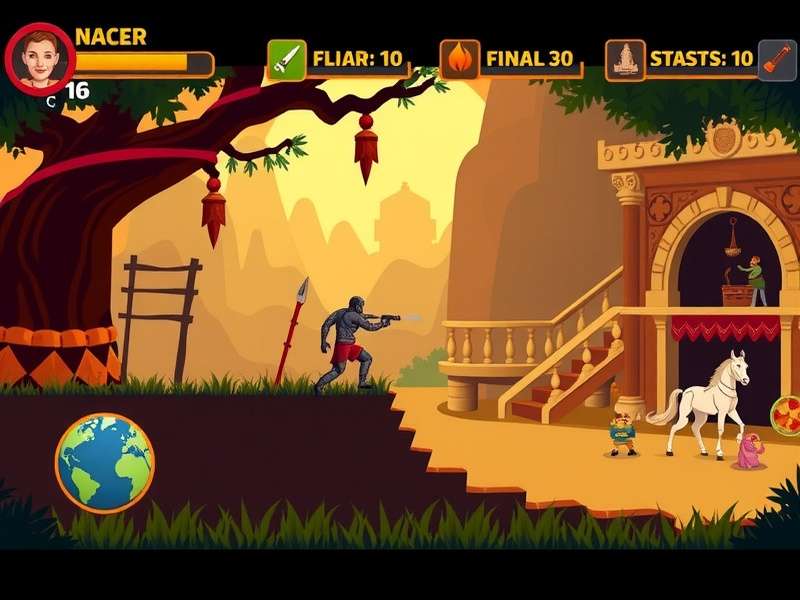Open the Nacer character portrait
800x600 pixels.
click(40, 58)
